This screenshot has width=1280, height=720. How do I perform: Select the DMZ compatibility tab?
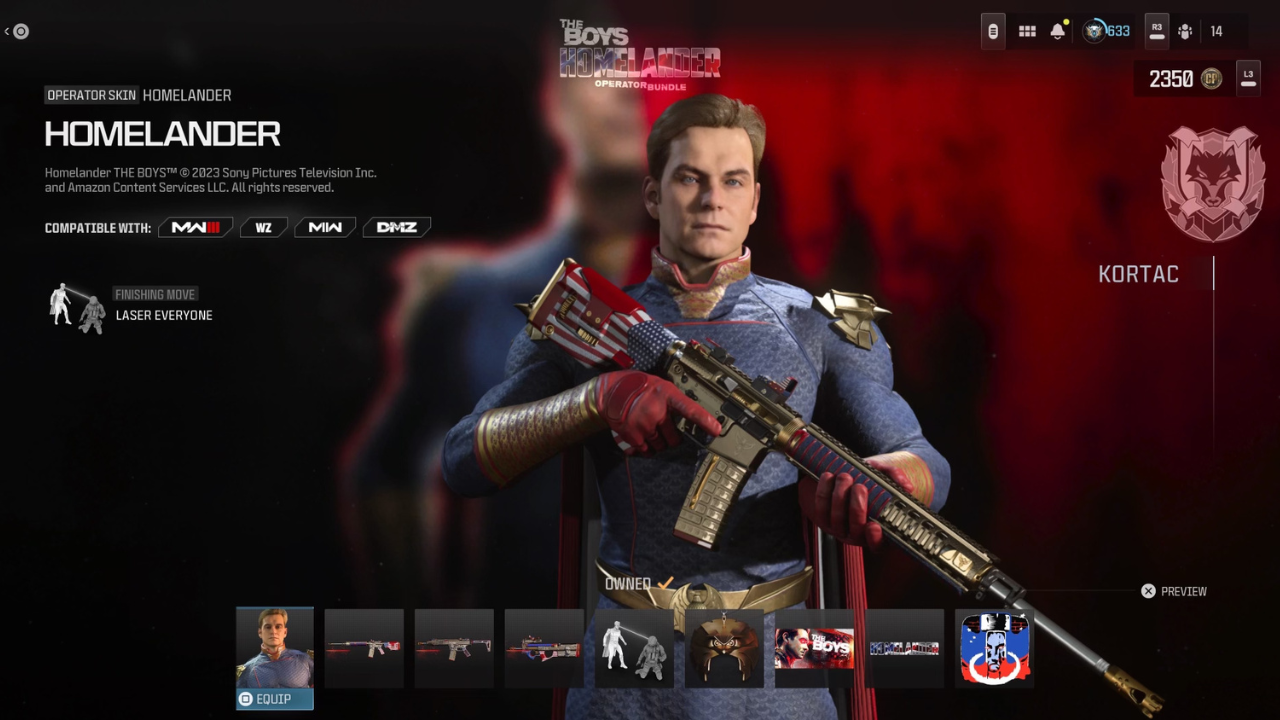click(x=396, y=227)
